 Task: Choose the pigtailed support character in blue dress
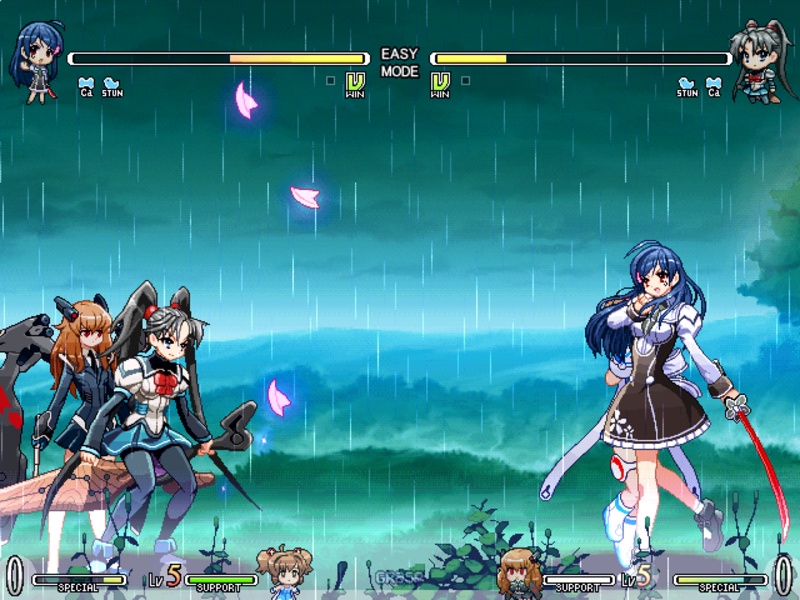click(284, 572)
